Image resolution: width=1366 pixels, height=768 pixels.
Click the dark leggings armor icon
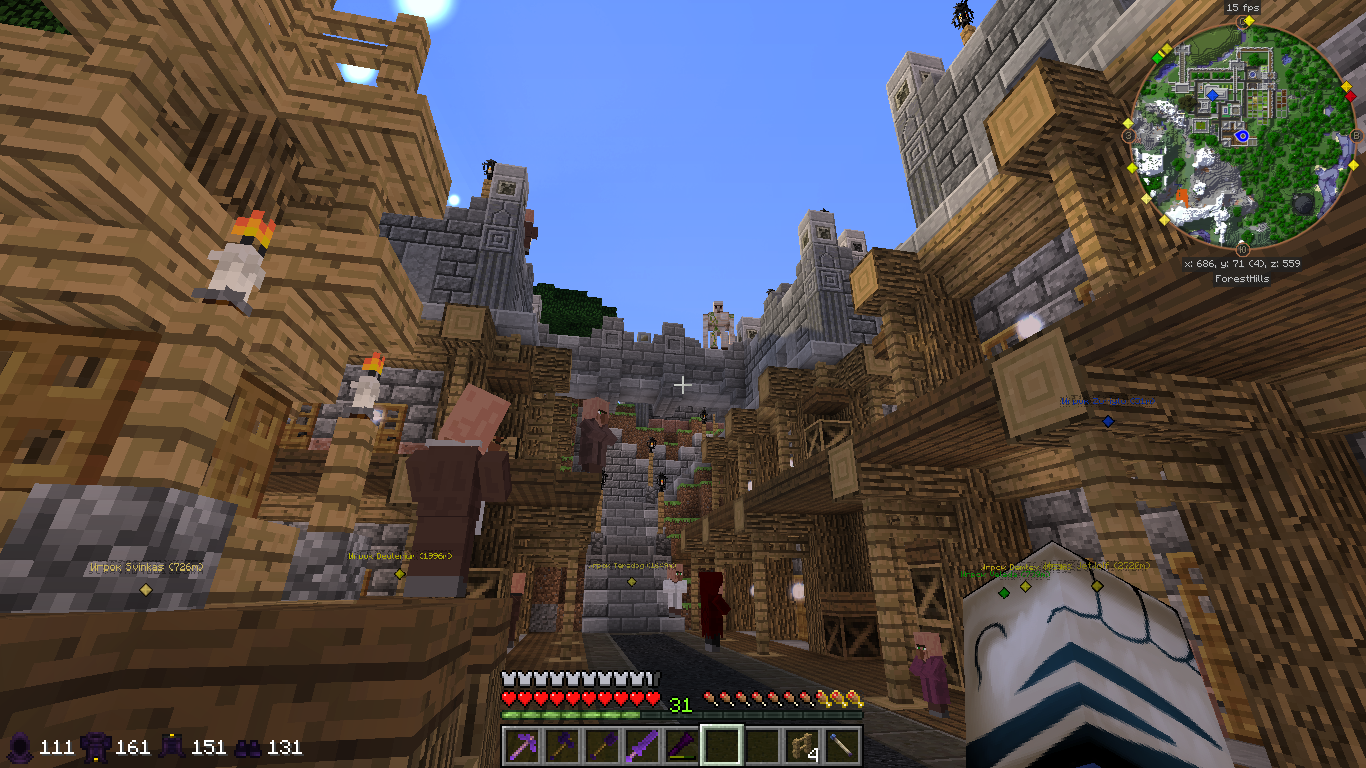173,746
